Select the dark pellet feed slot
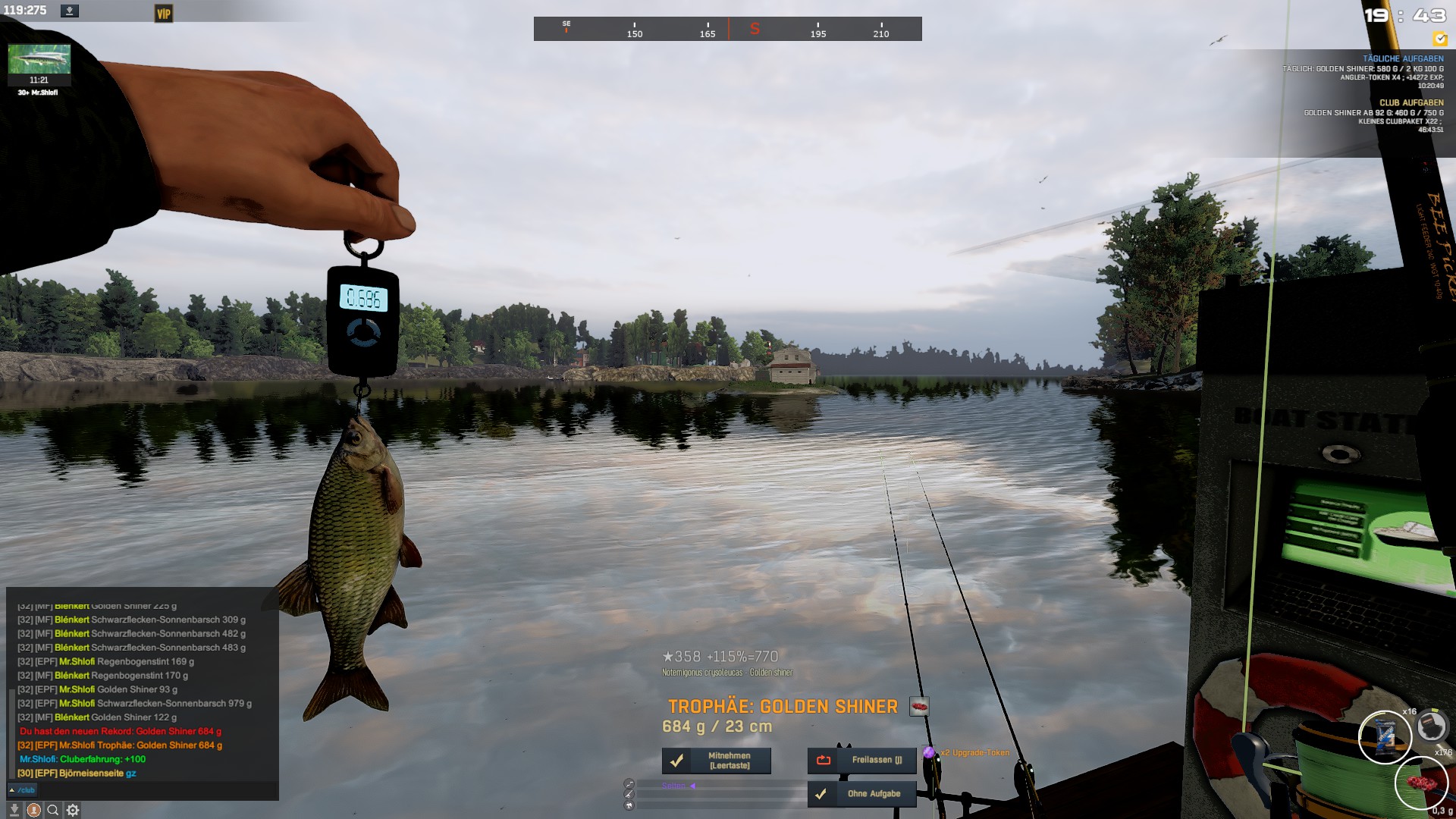Image resolution: width=1456 pixels, height=819 pixels. (1431, 726)
